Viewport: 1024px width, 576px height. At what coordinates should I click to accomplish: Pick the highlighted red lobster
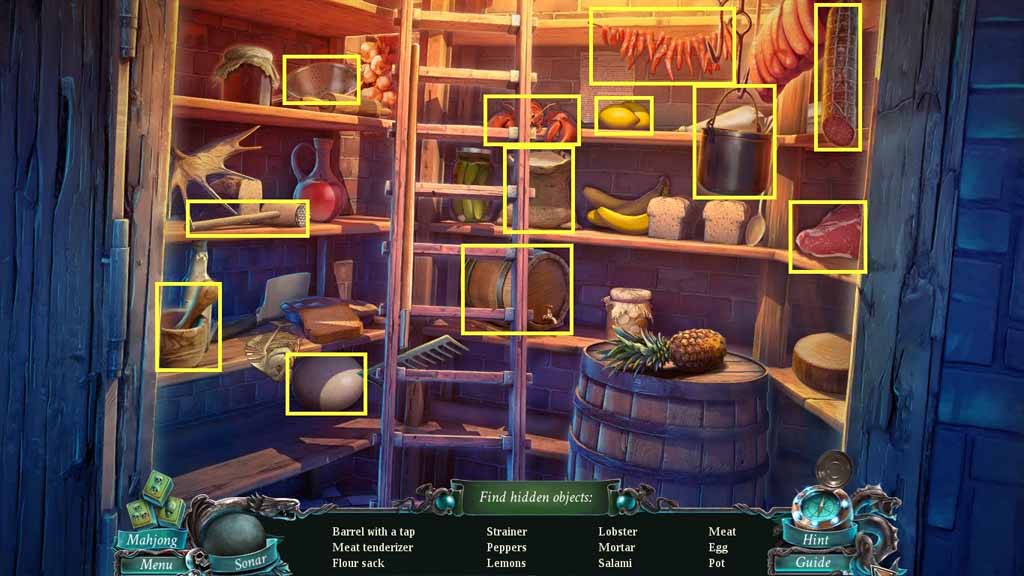(532, 121)
